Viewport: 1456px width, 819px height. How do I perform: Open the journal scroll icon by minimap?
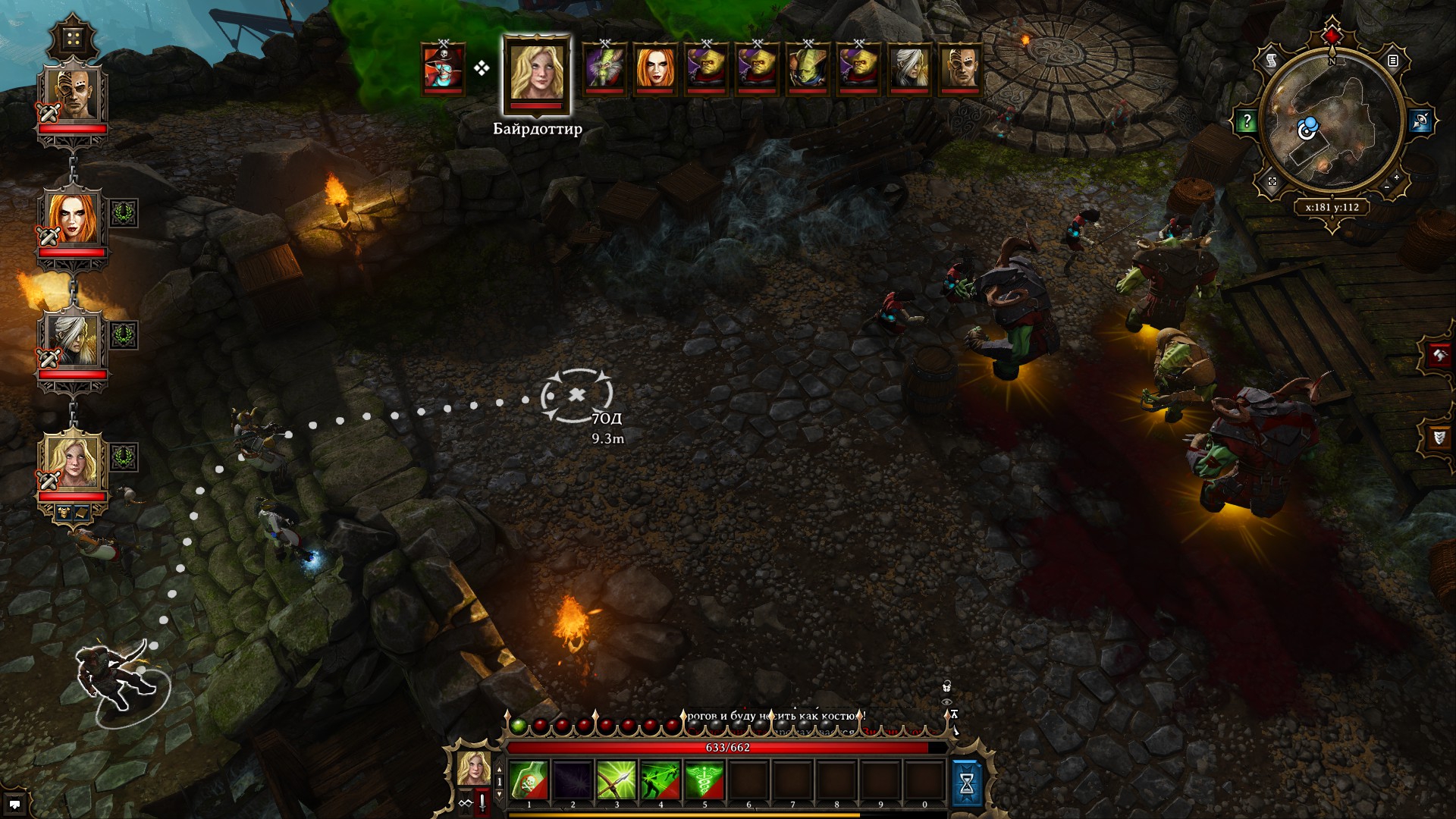[x=1272, y=60]
